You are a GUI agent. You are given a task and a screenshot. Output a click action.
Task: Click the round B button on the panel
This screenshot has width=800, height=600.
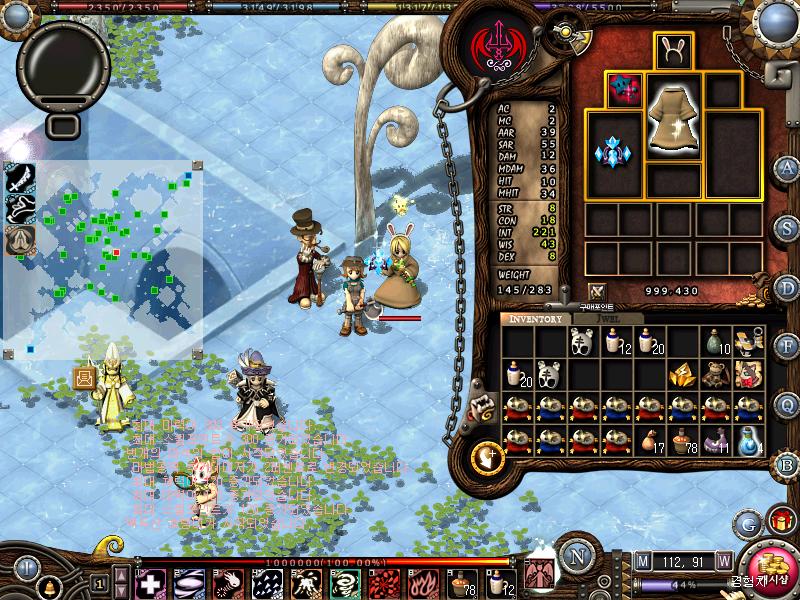tap(787, 464)
